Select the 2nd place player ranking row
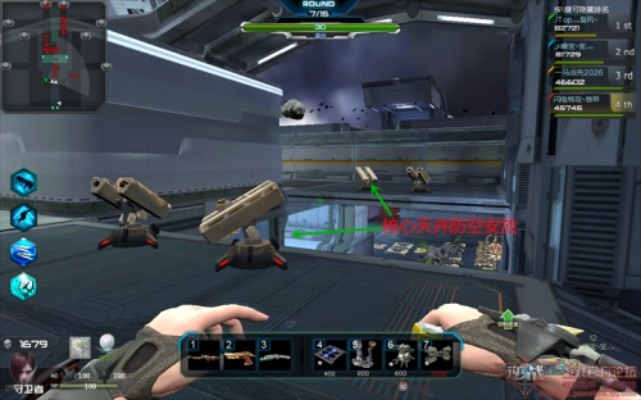The width and height of the screenshot is (641, 400). pos(591,52)
